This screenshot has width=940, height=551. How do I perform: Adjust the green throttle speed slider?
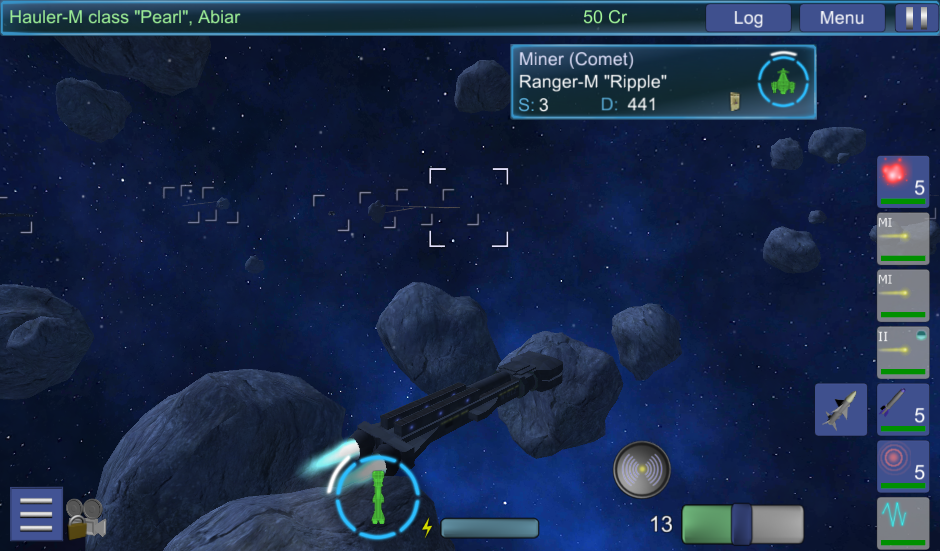742,524
